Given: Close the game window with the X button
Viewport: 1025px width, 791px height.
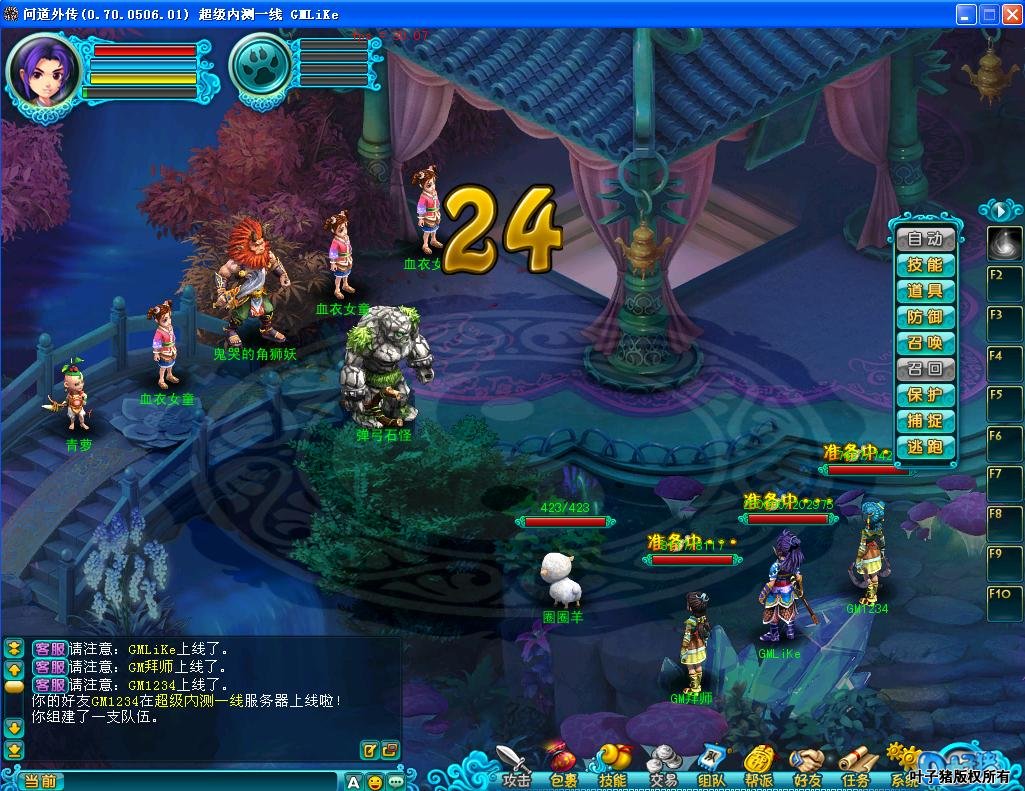Looking at the screenshot, I should [x=1011, y=14].
